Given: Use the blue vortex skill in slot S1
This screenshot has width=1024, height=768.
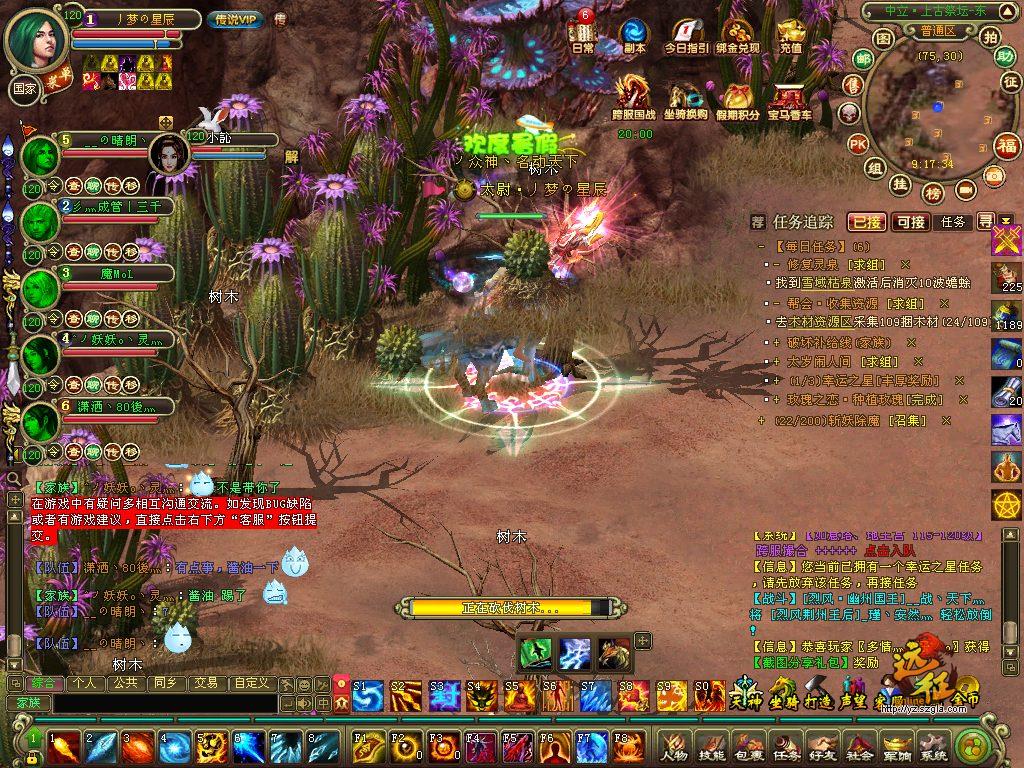Looking at the screenshot, I should [367, 695].
